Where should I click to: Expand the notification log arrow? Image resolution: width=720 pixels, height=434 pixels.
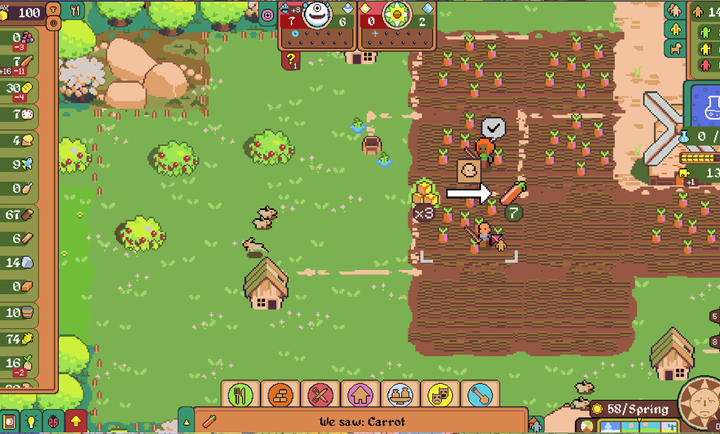tap(185, 420)
